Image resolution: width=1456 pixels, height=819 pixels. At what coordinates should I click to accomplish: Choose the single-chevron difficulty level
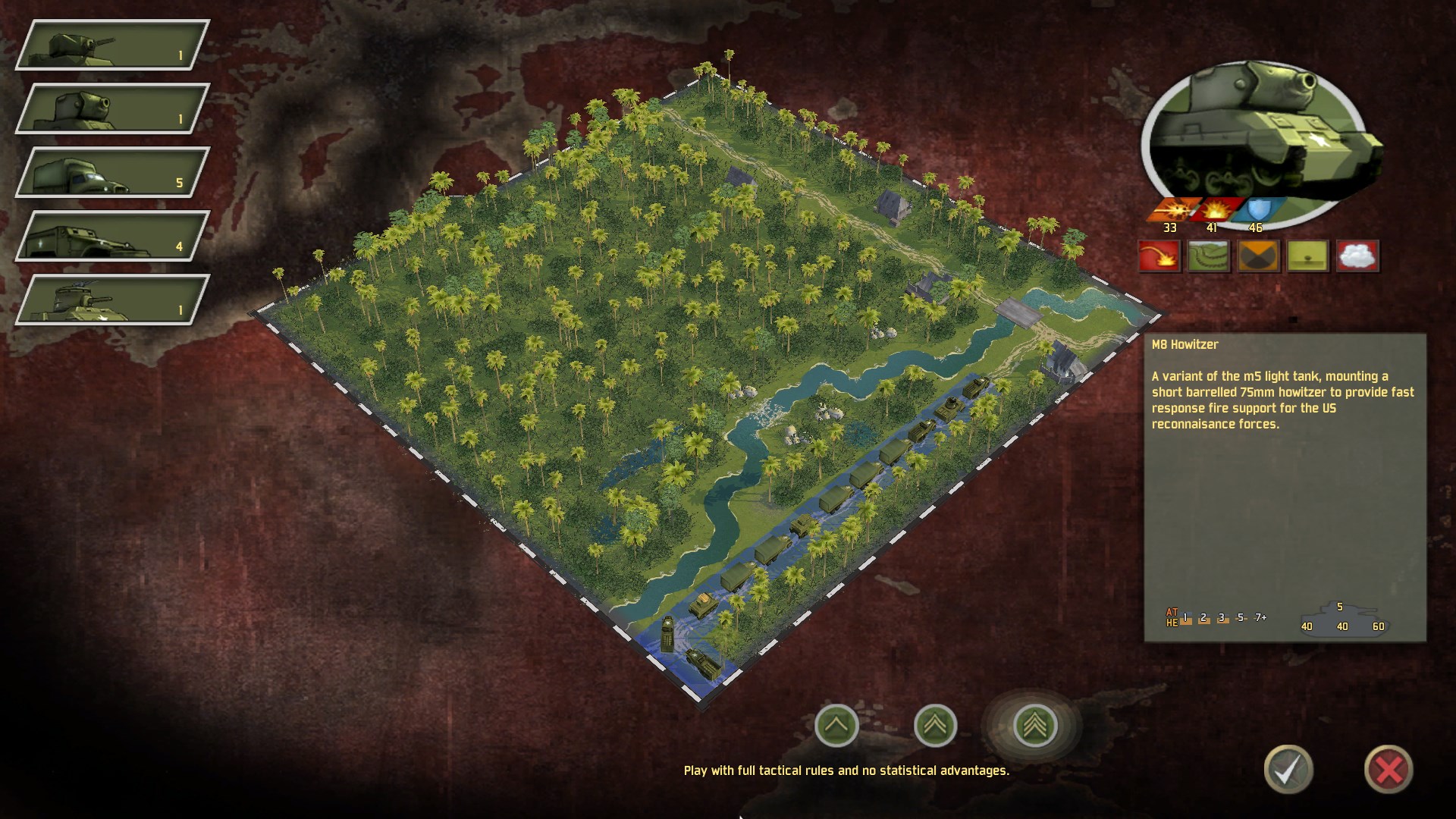[836, 725]
